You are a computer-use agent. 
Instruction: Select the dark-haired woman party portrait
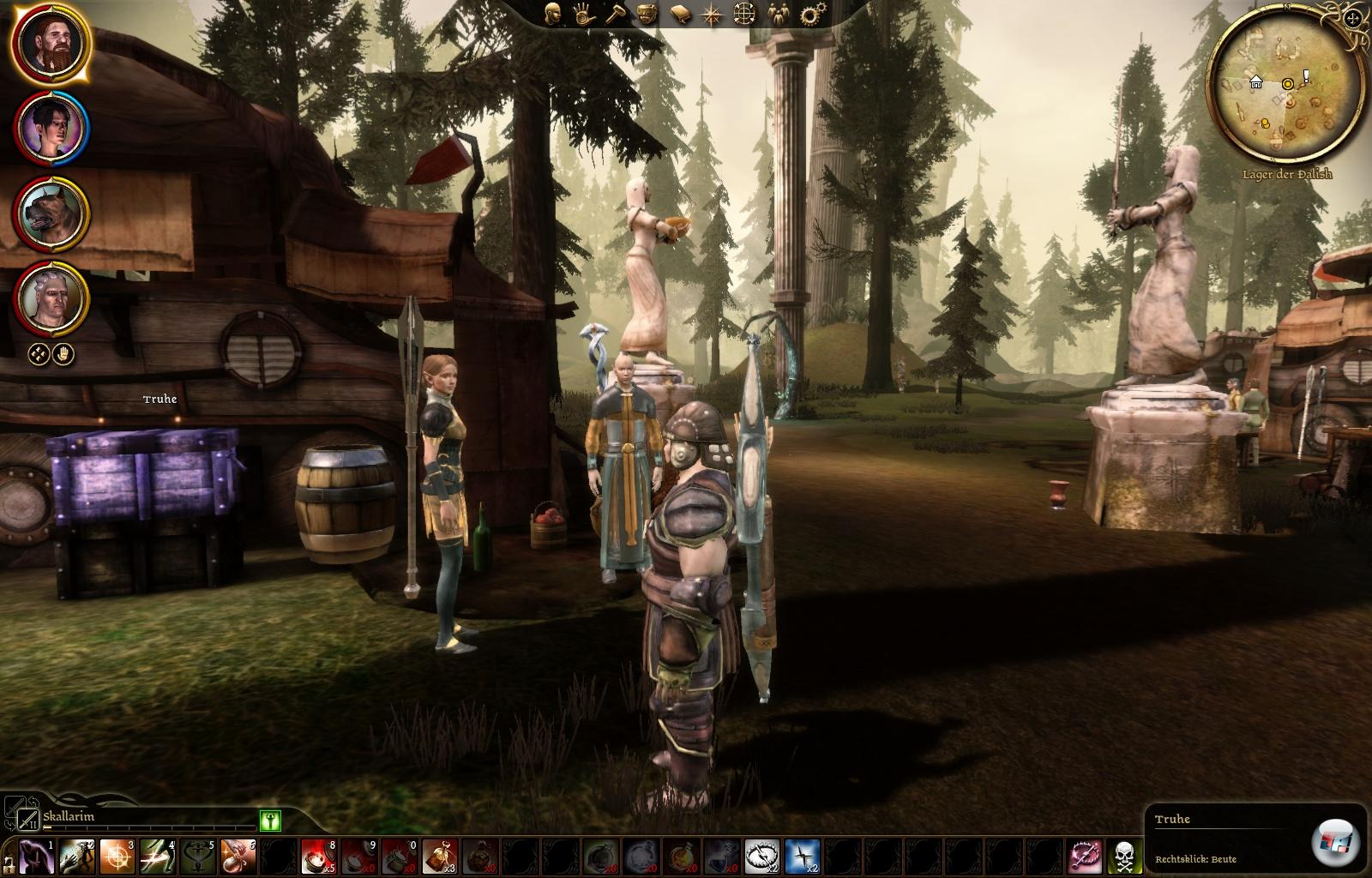[51, 129]
